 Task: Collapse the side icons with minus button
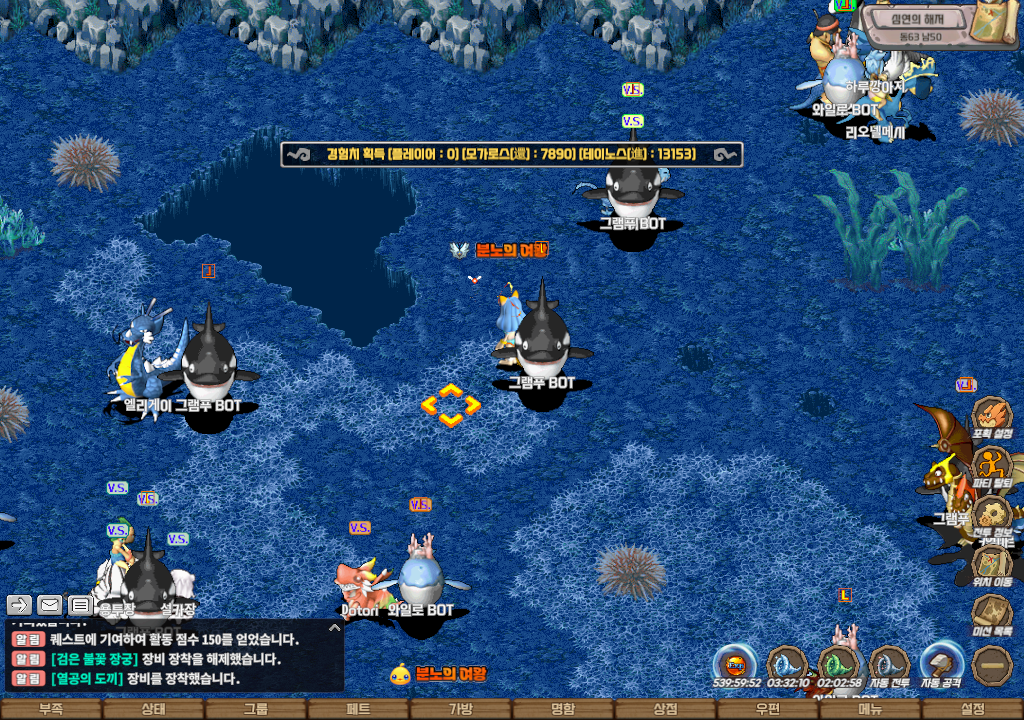coord(992,664)
